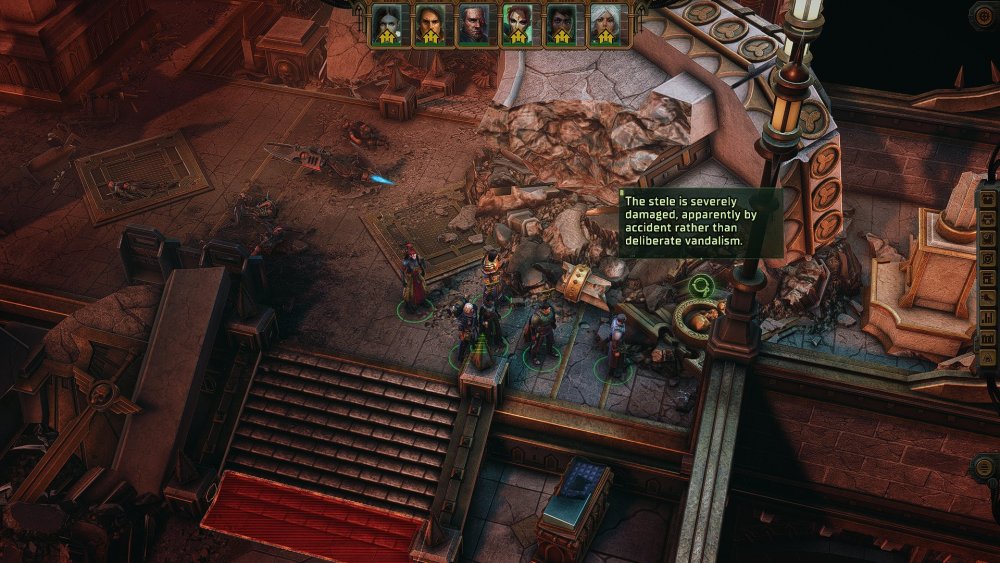This screenshot has height=563, width=1000.
Task: Open the cogwheel menu button
Action: tap(983, 15)
